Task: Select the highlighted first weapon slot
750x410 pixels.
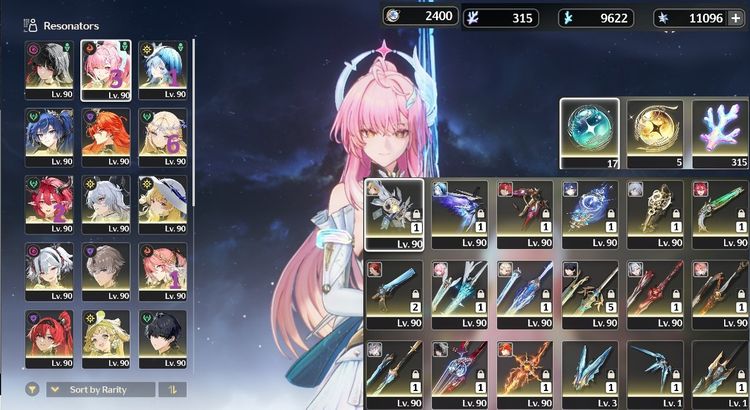Action: [x=393, y=212]
